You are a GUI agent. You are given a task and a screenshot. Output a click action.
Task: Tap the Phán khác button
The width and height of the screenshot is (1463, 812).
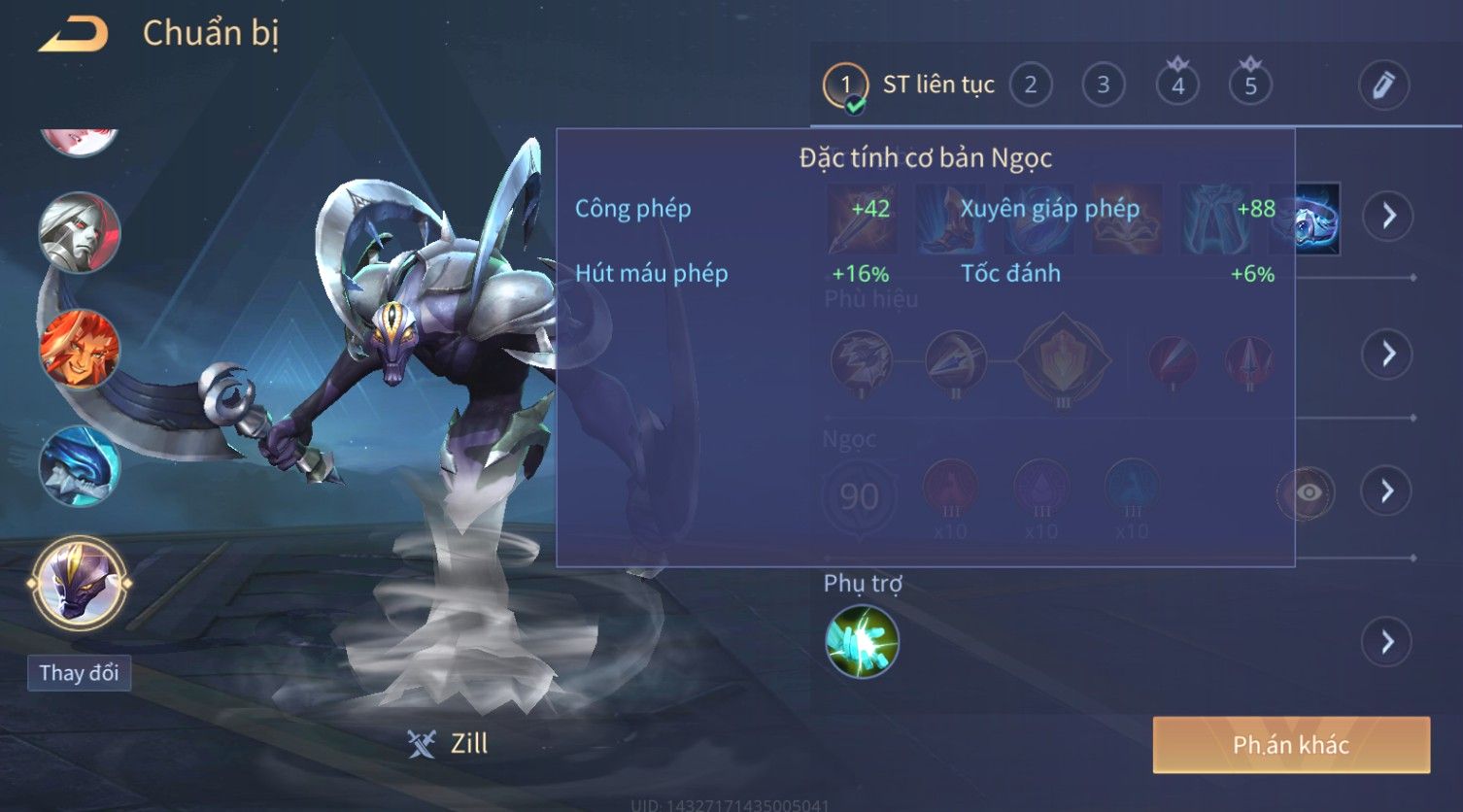click(1291, 745)
